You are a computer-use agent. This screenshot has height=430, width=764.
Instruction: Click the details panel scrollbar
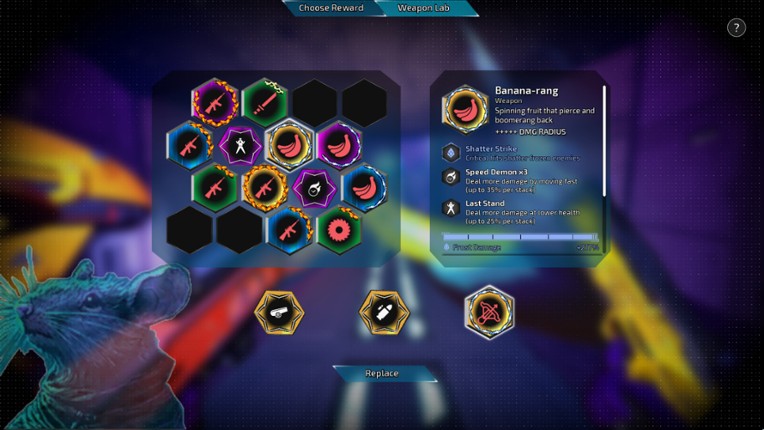[604, 140]
